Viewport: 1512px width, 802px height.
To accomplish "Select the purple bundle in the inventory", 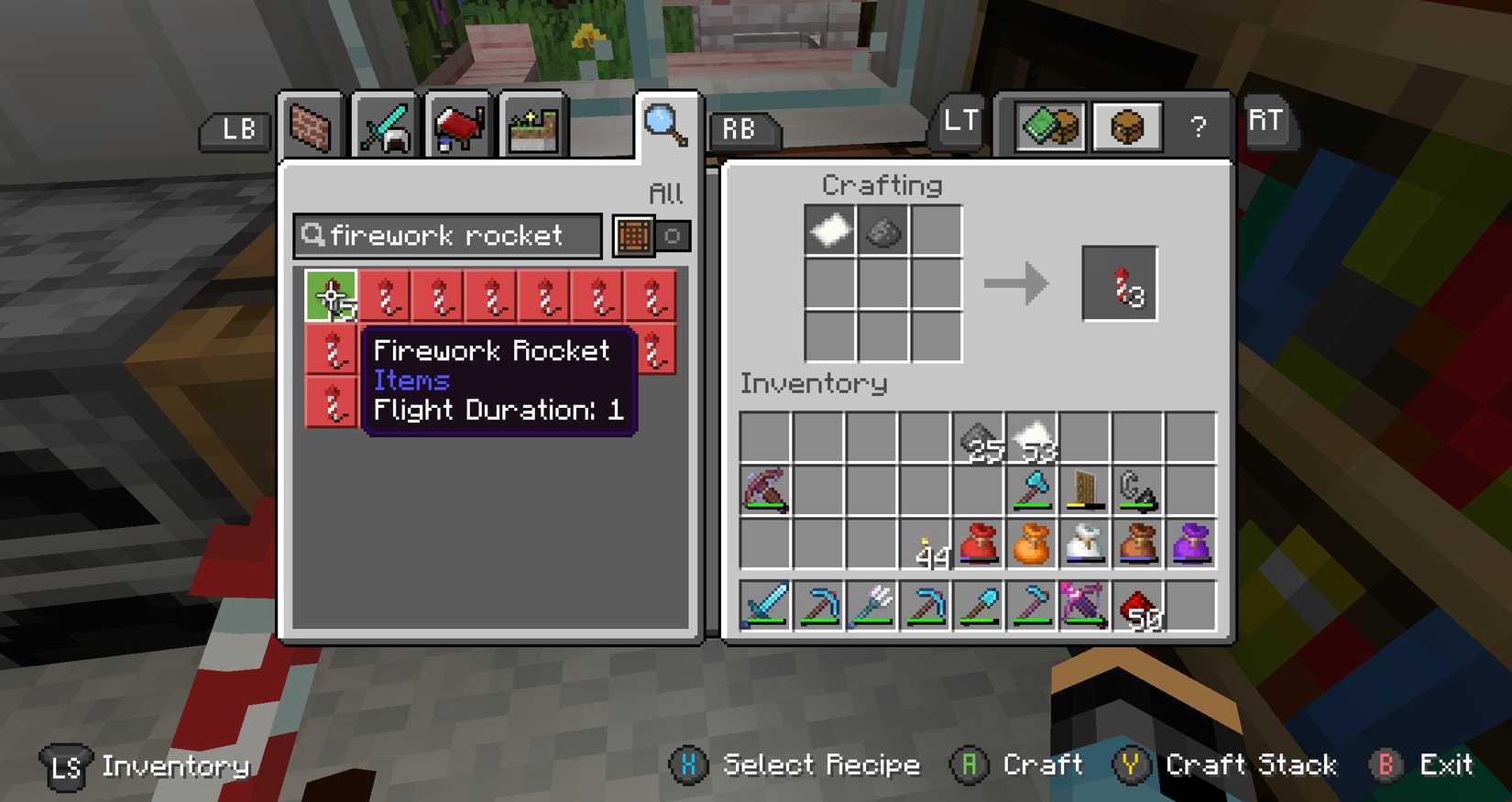I will click(x=1190, y=544).
